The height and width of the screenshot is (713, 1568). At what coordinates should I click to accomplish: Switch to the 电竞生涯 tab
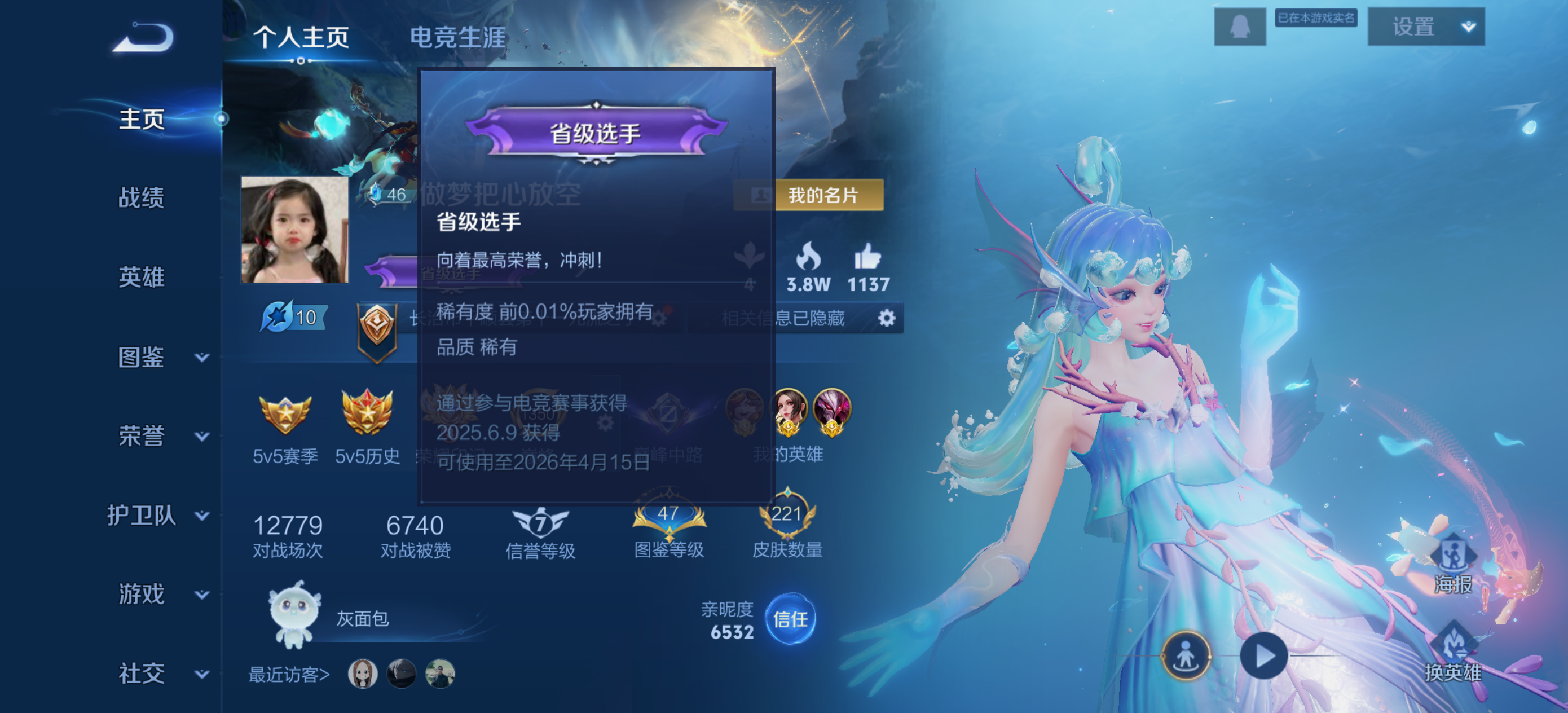(457, 37)
